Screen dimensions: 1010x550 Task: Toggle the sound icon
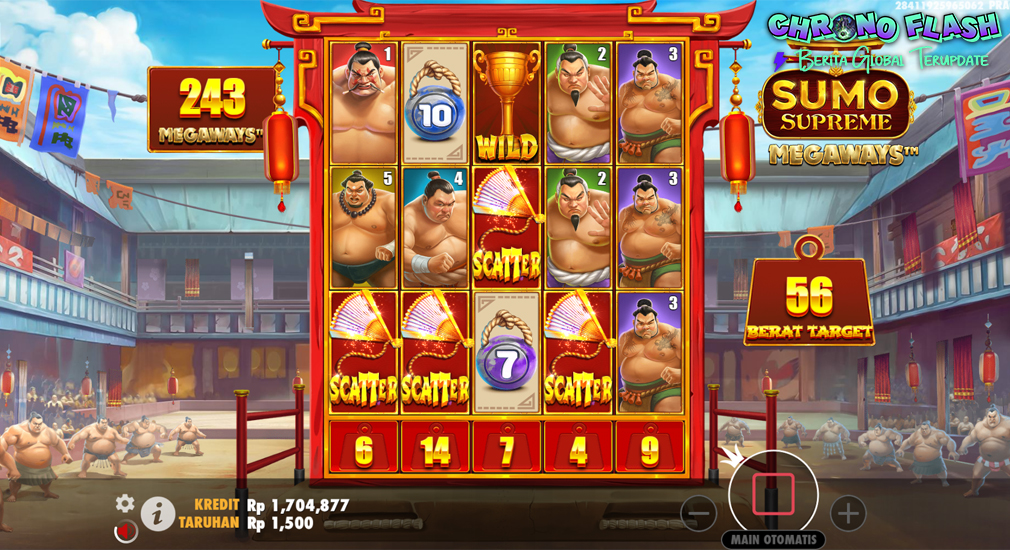pyautogui.click(x=126, y=531)
